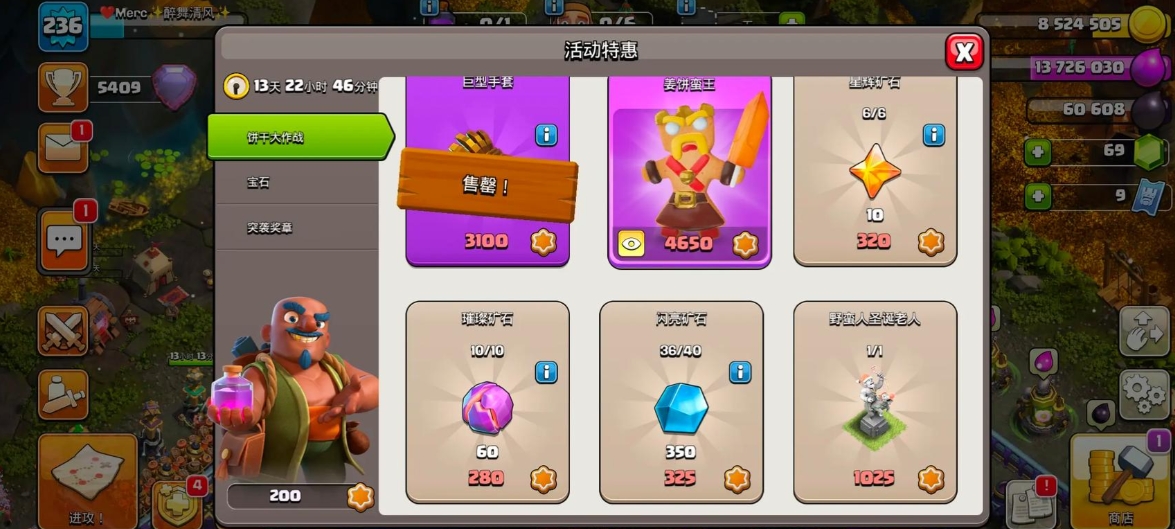Show info for 星辉矿石
The height and width of the screenshot is (529, 1175).
[933, 134]
